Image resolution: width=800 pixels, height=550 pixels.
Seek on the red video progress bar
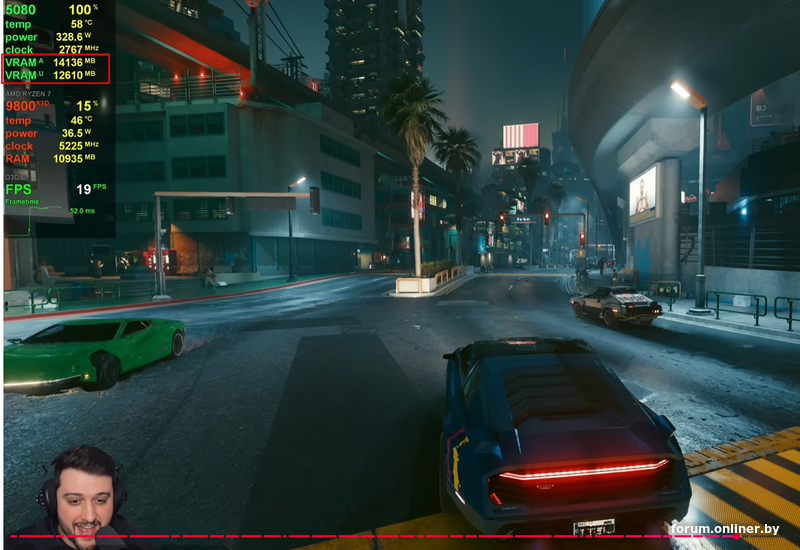400,537
